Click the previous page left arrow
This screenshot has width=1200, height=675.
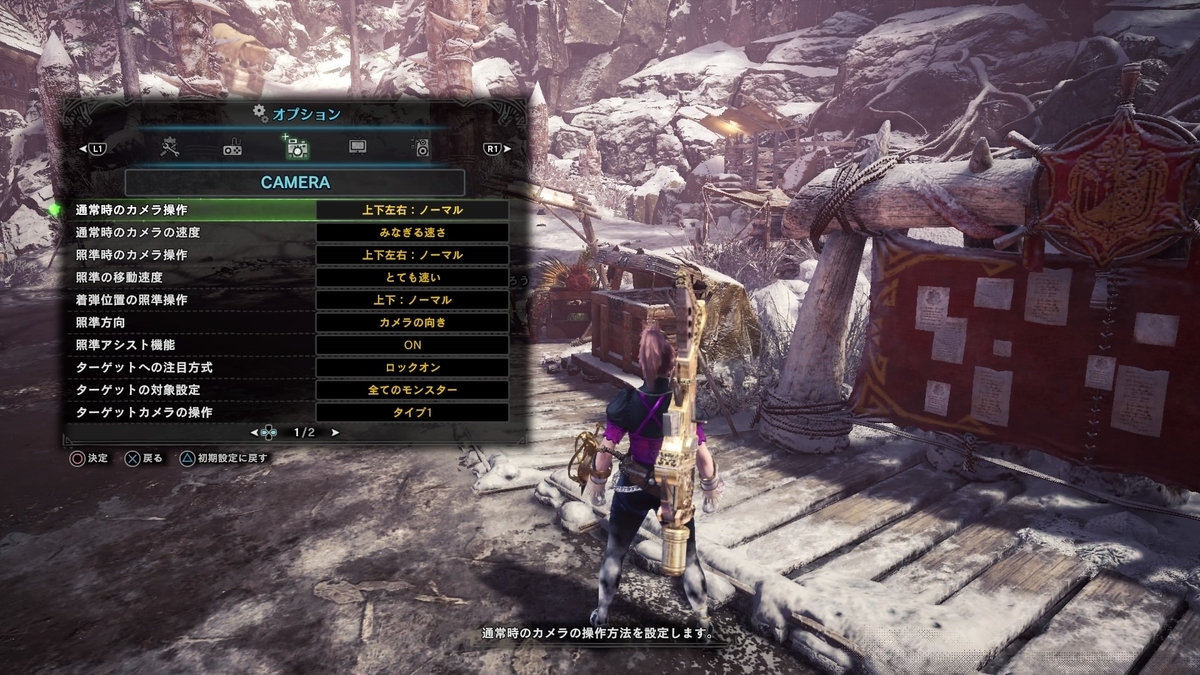point(254,433)
